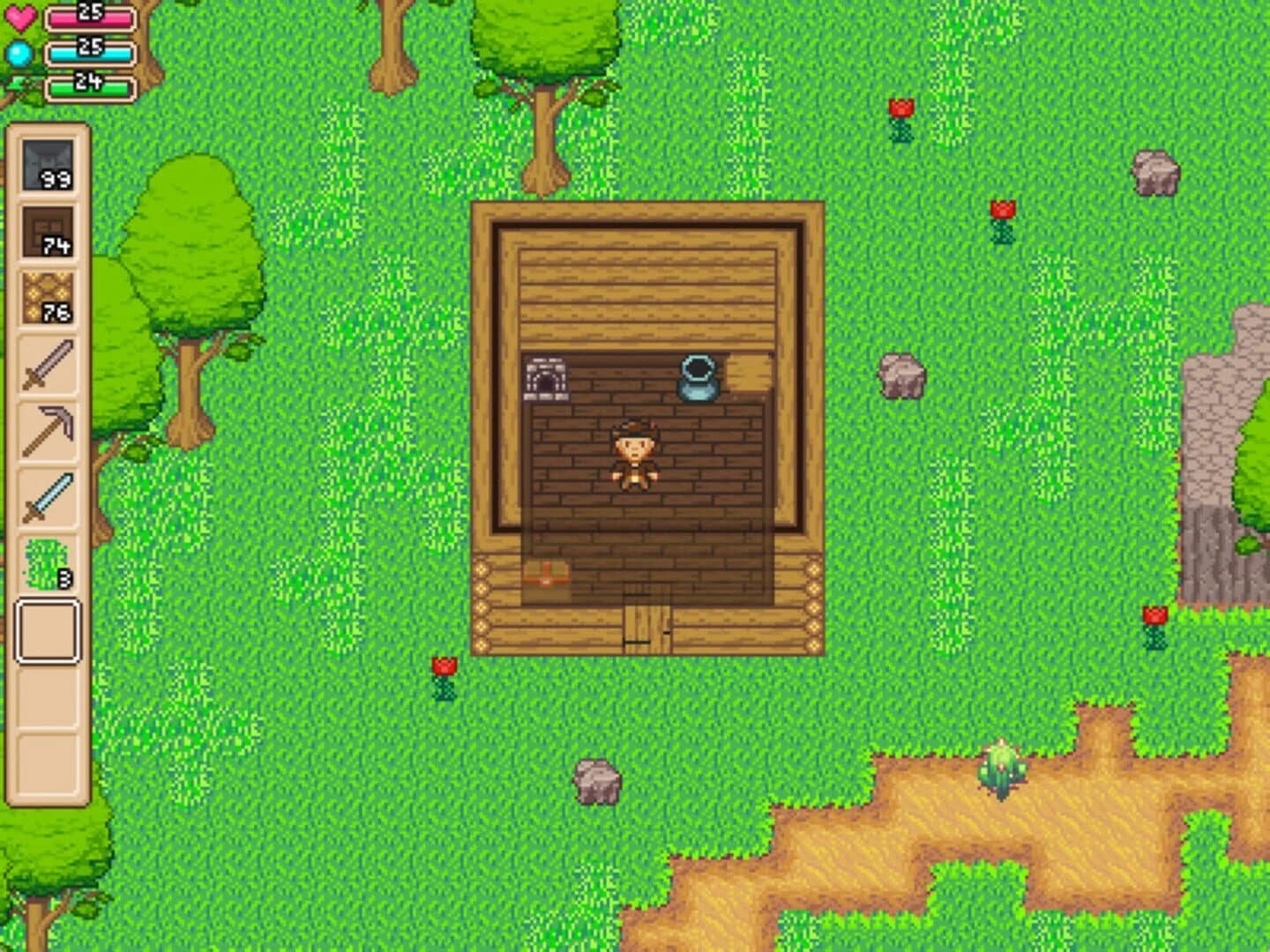Select the blue iron sword slot
The image size is (1270, 952).
[x=49, y=494]
